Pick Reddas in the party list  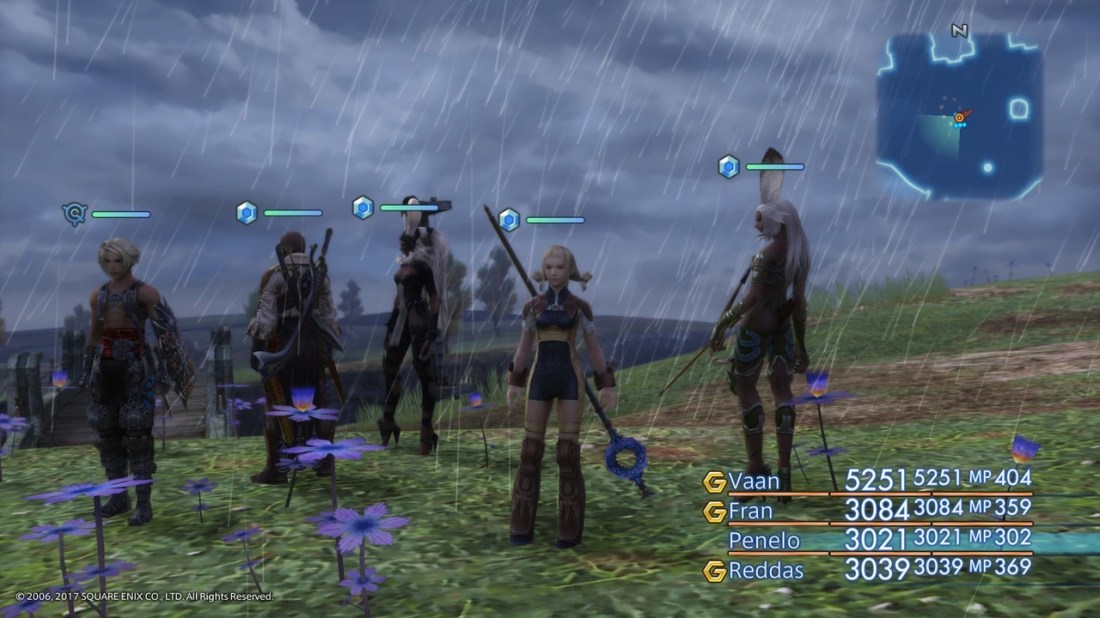[765, 571]
